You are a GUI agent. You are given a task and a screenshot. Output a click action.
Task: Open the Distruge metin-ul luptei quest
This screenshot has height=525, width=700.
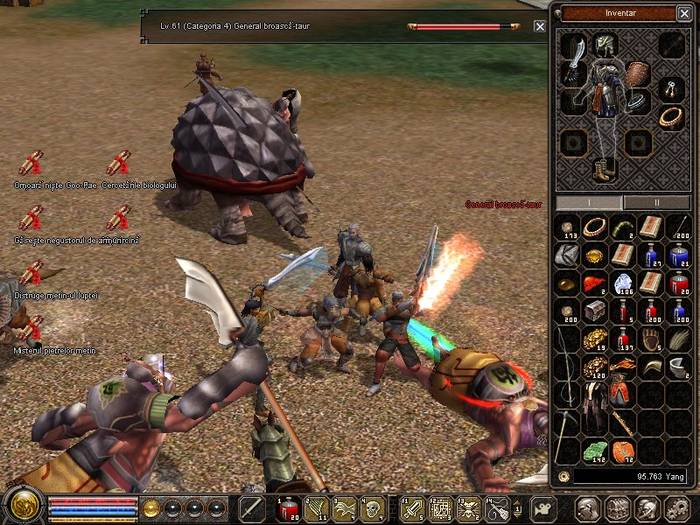point(30,273)
